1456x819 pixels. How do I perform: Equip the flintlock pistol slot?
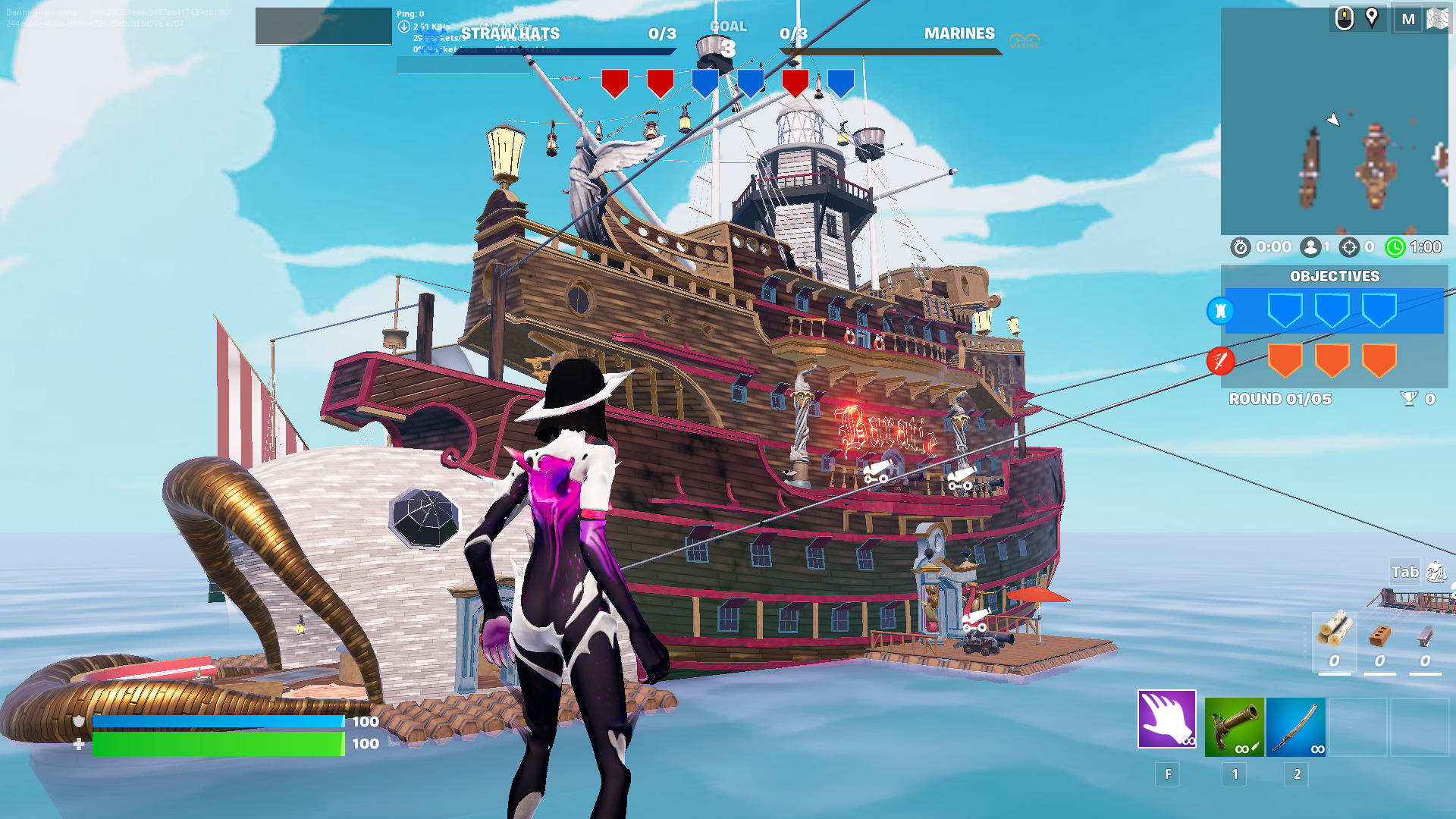coord(1234,727)
